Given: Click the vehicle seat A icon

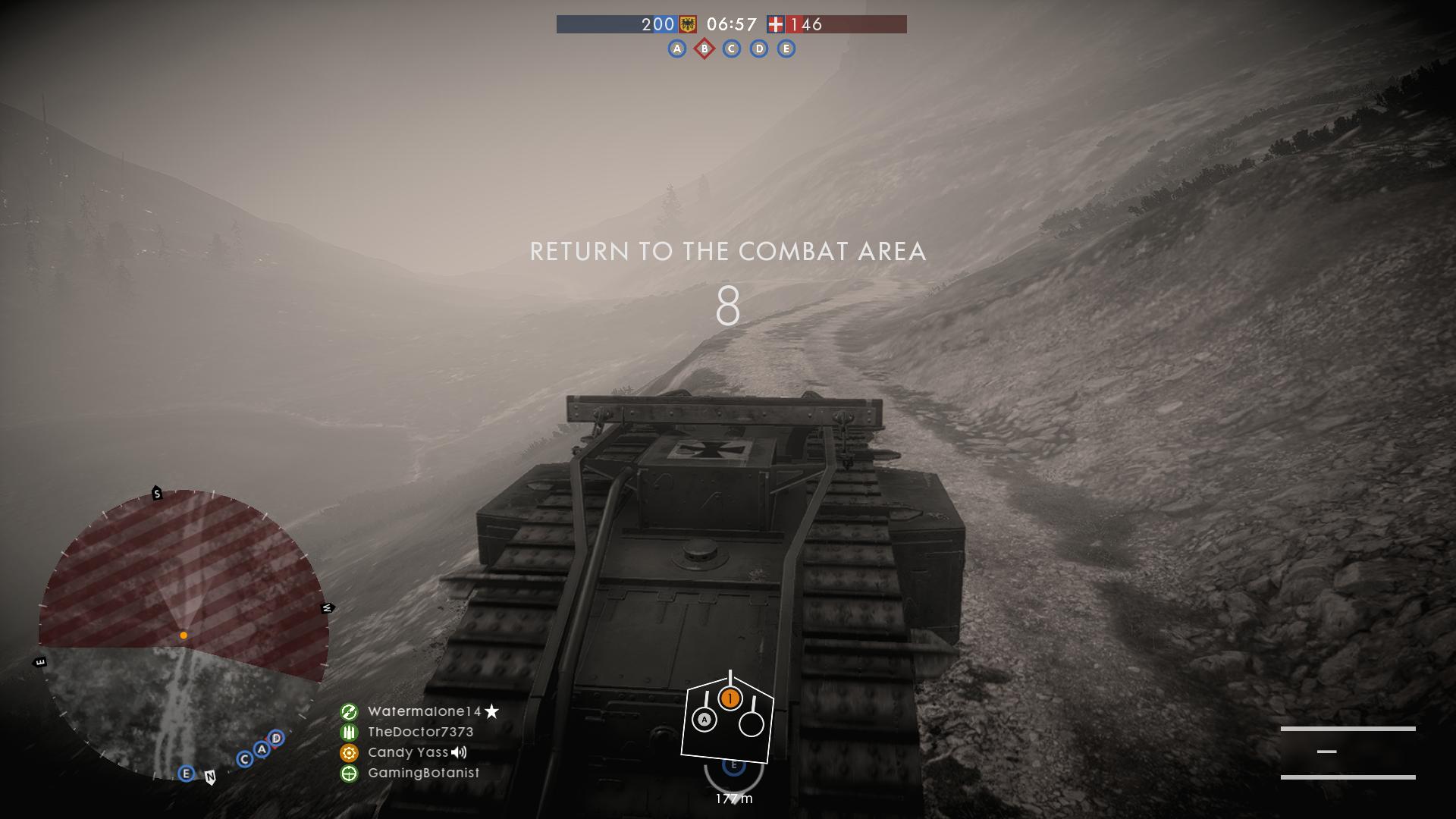Looking at the screenshot, I should coord(704,719).
